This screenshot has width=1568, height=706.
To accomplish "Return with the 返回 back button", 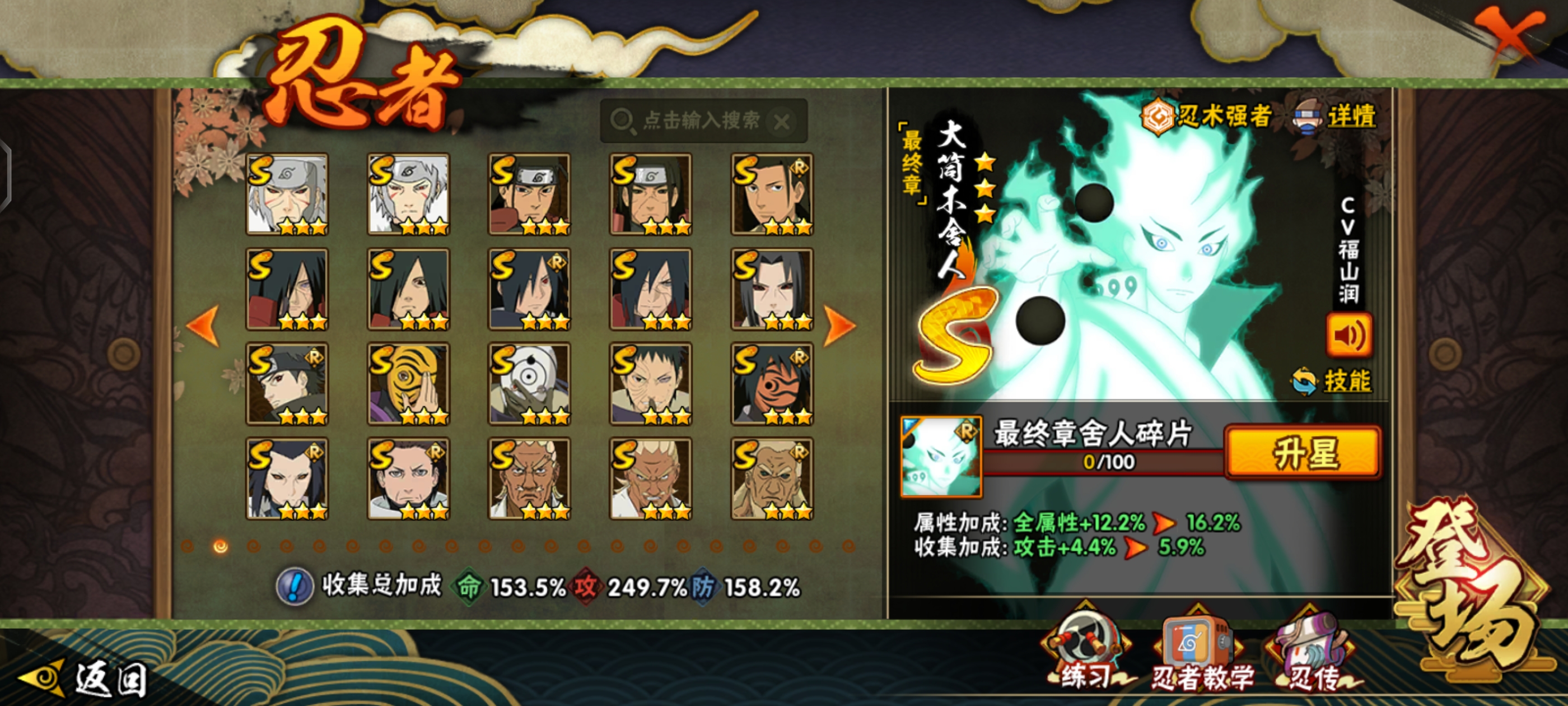I will [x=85, y=678].
